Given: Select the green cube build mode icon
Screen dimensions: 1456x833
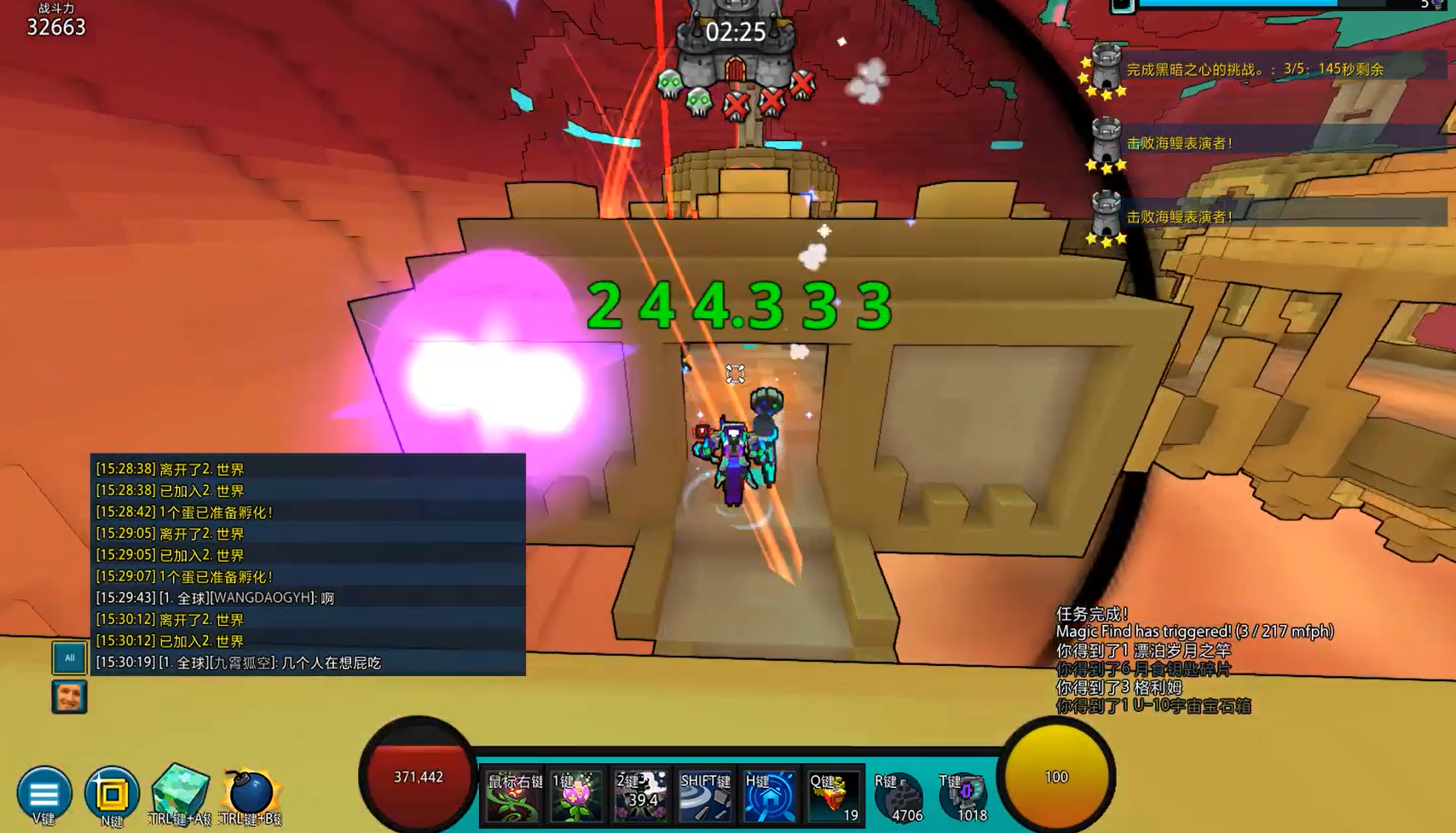Looking at the screenshot, I should click(180, 790).
